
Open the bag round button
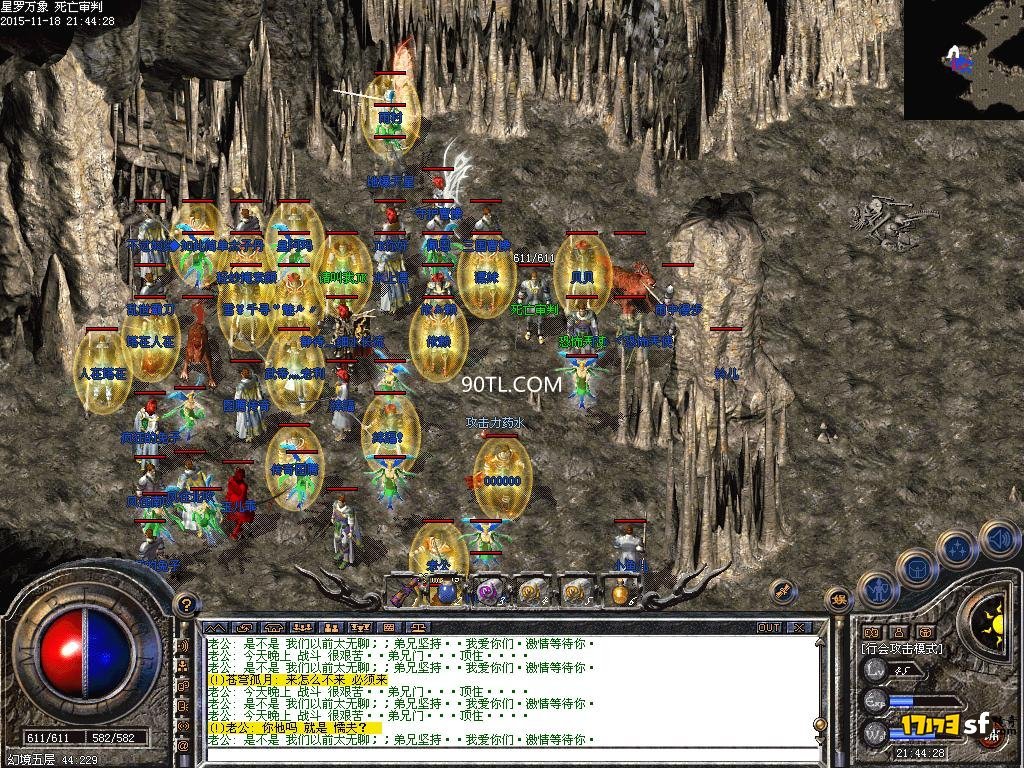[x=915, y=569]
